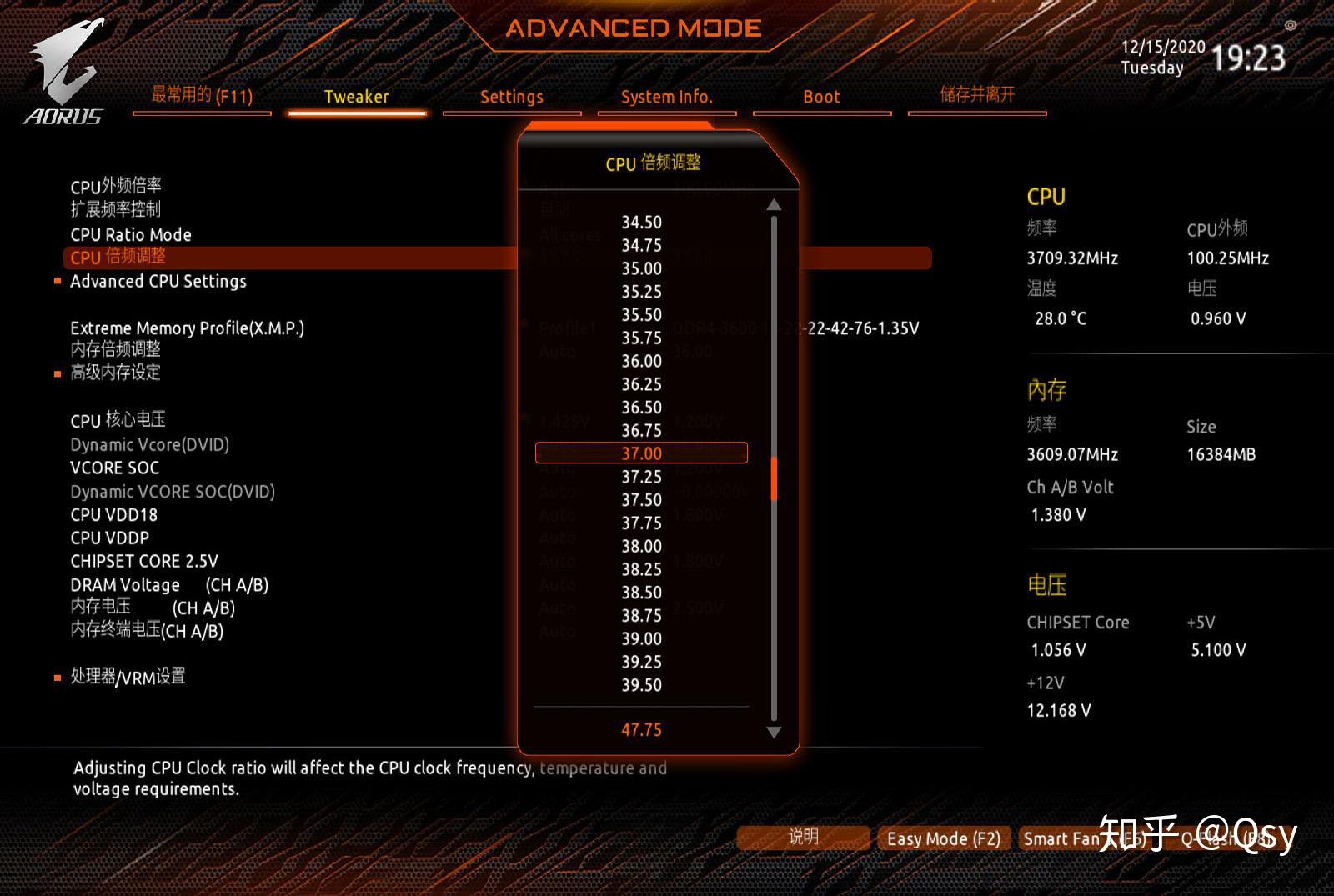Choose 39.50 from the ratio list

[x=641, y=685]
